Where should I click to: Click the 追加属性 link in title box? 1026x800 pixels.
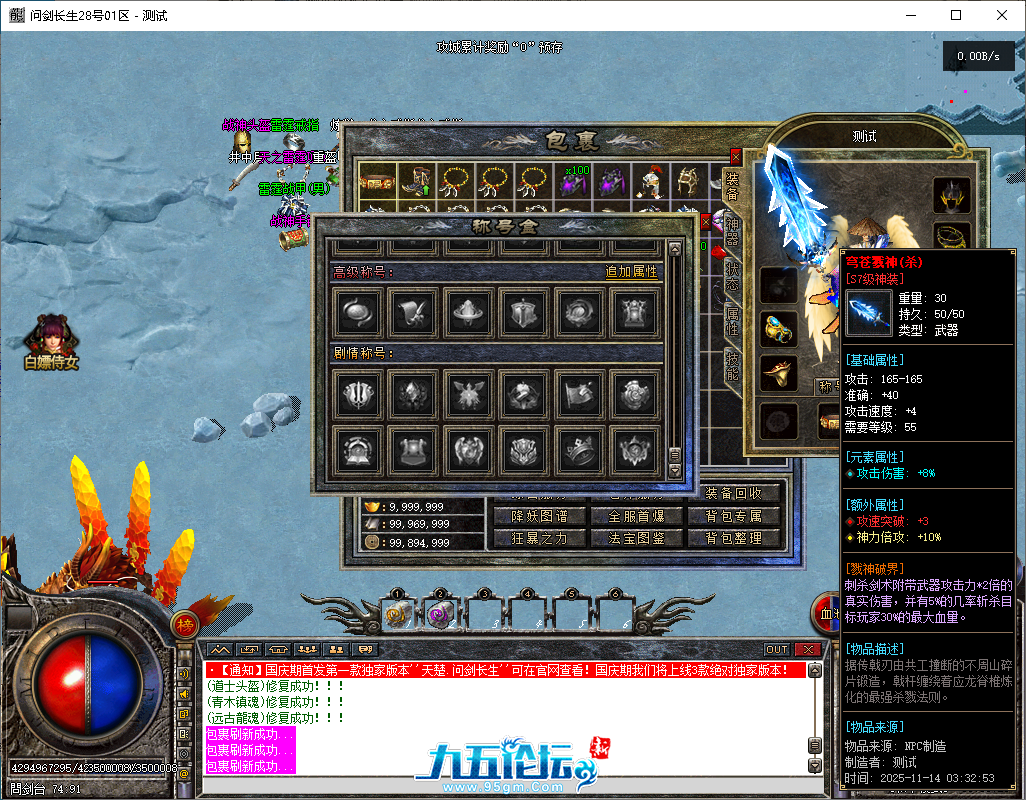point(631,271)
